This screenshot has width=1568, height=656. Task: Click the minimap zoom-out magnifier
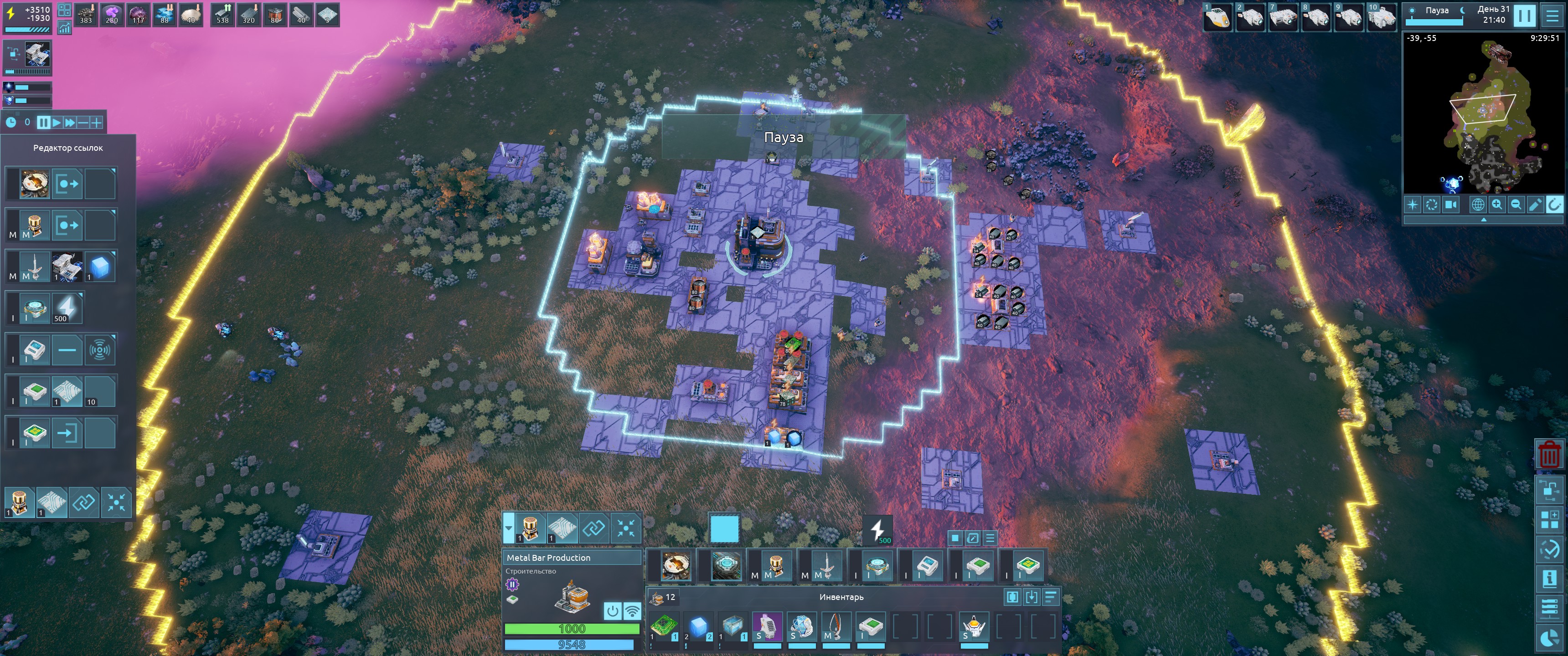(x=1516, y=205)
